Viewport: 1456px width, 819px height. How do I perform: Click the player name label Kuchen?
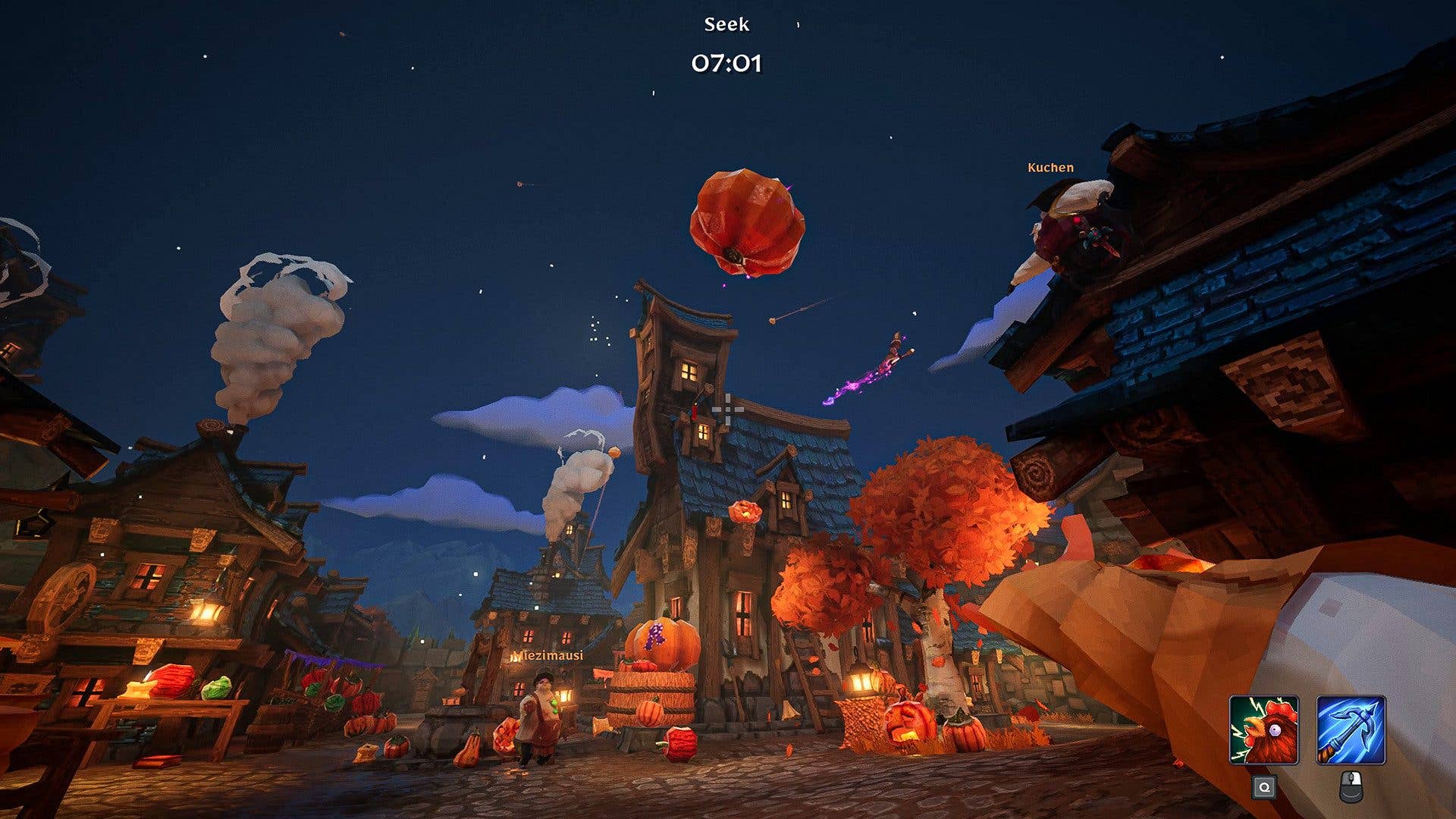tap(1050, 167)
